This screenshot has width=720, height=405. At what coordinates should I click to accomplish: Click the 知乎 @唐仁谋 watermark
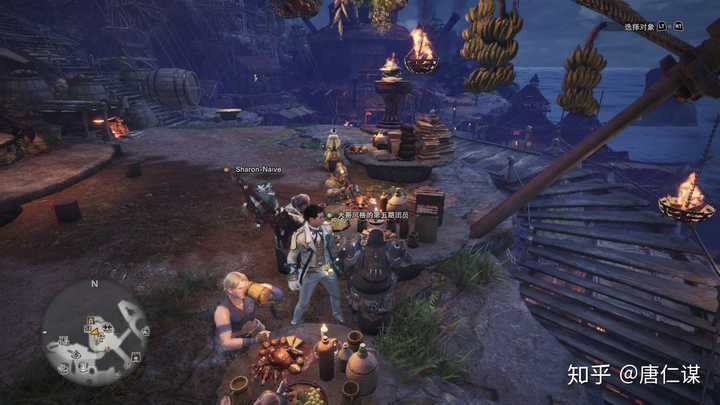pos(633,376)
